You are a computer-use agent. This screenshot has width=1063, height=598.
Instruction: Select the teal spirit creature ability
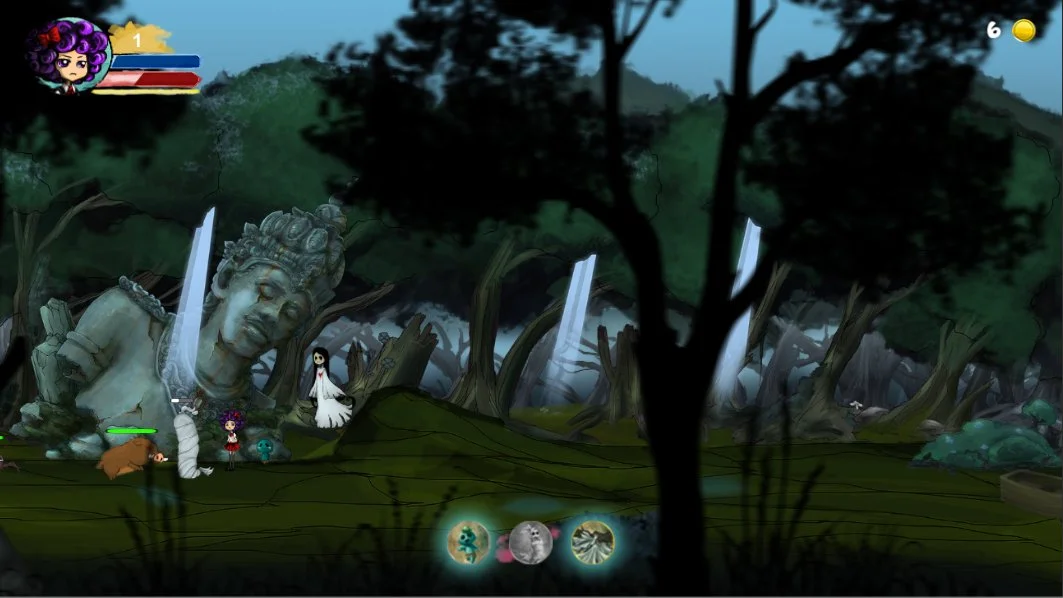468,542
